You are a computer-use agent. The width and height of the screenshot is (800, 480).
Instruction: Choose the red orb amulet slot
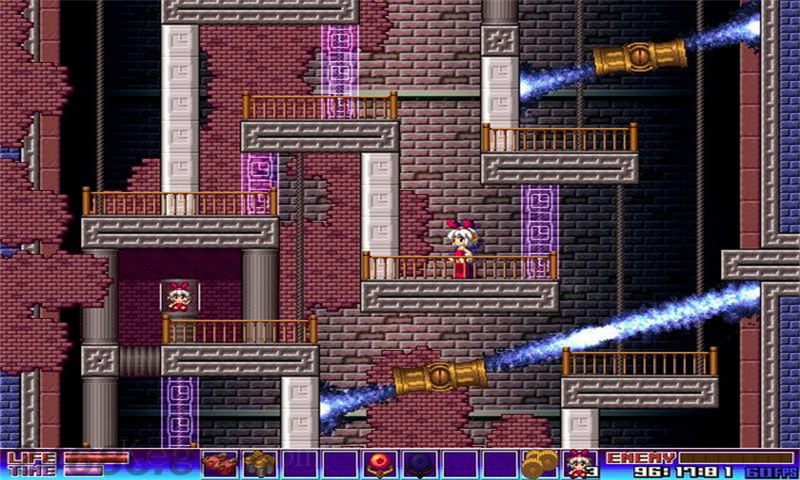379,464
